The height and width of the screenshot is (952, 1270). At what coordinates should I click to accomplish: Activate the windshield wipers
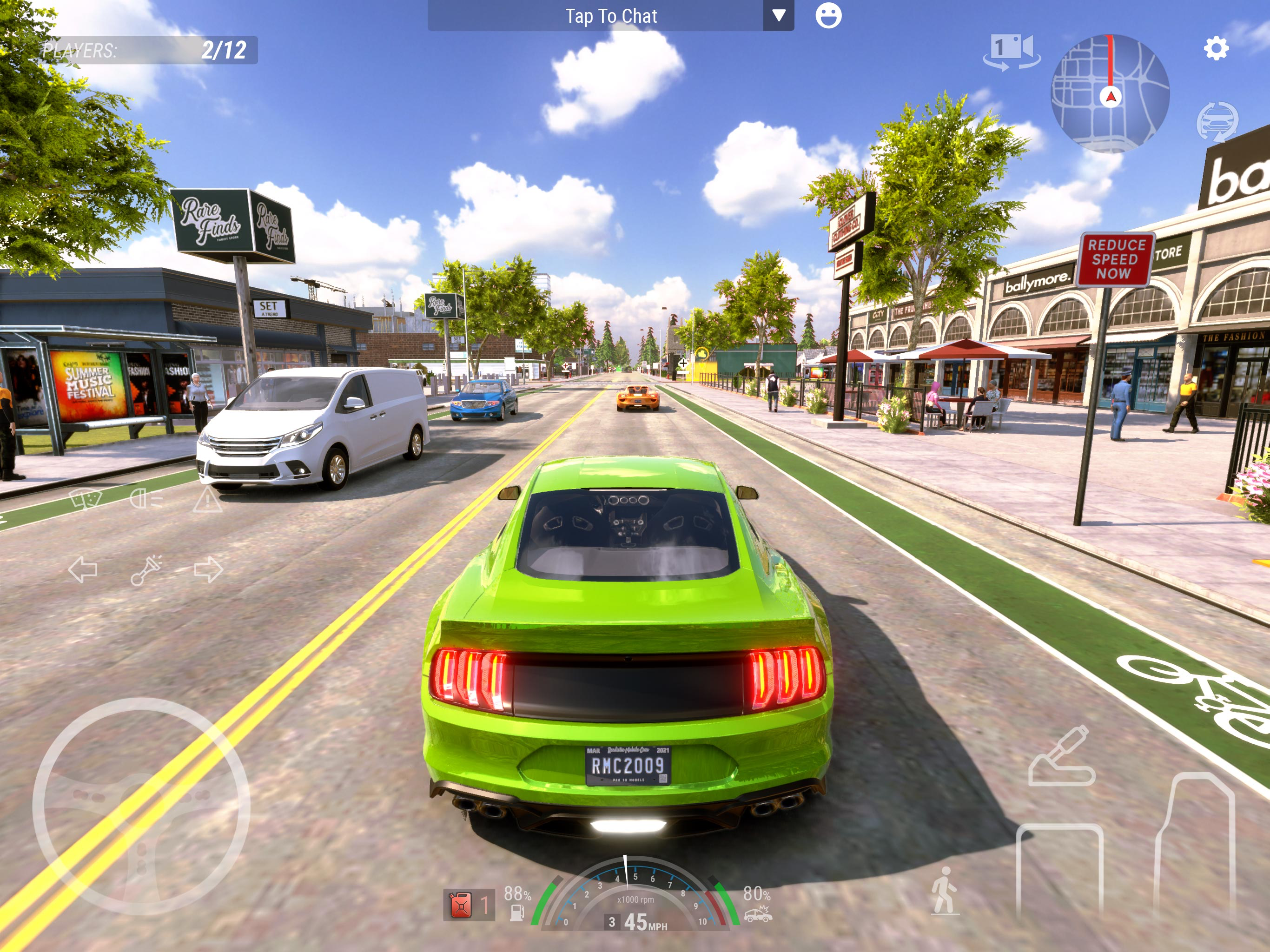click(85, 499)
